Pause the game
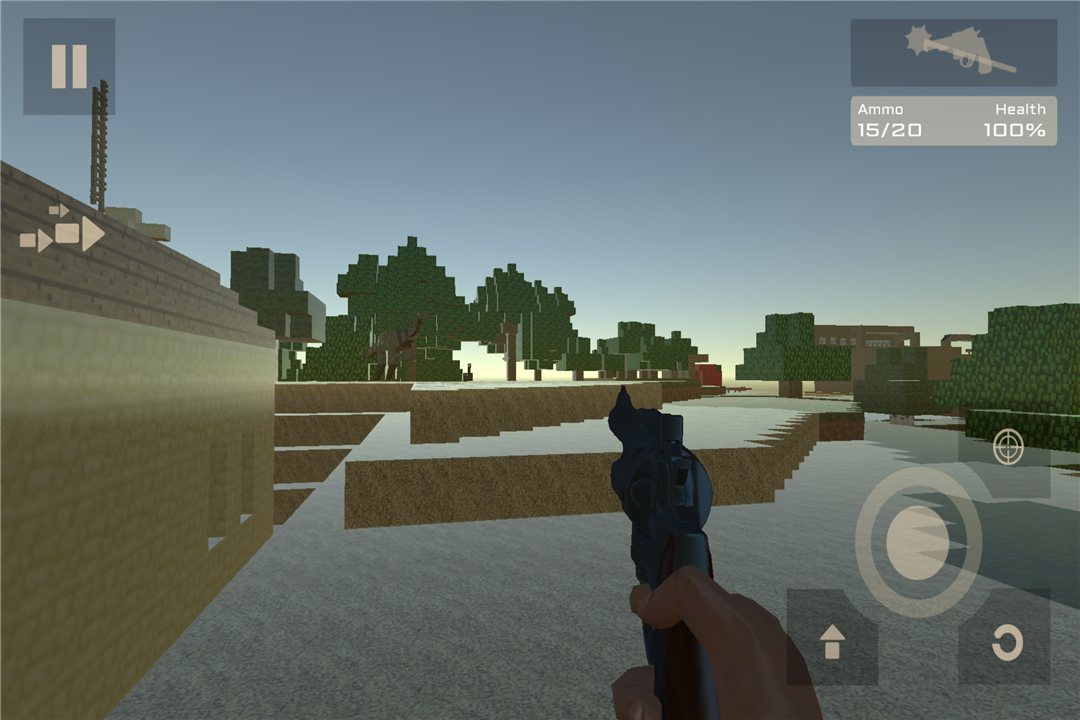 pyautogui.click(x=69, y=66)
